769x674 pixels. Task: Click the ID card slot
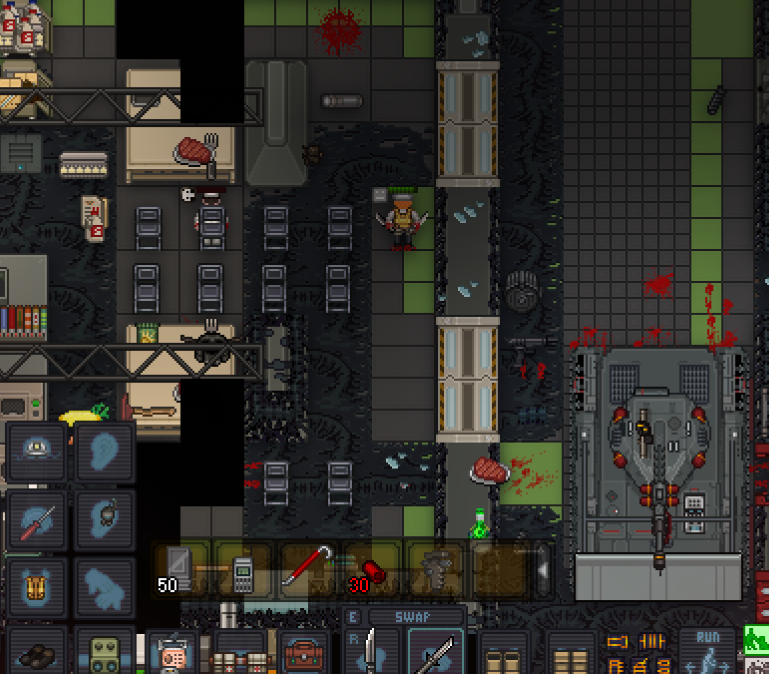173,653
